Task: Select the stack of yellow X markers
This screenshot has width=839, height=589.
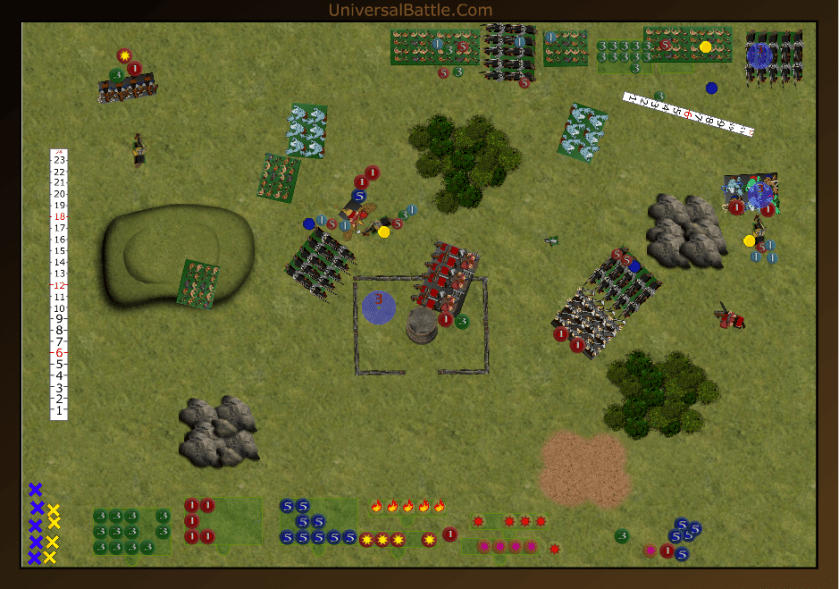Action: (x=53, y=533)
